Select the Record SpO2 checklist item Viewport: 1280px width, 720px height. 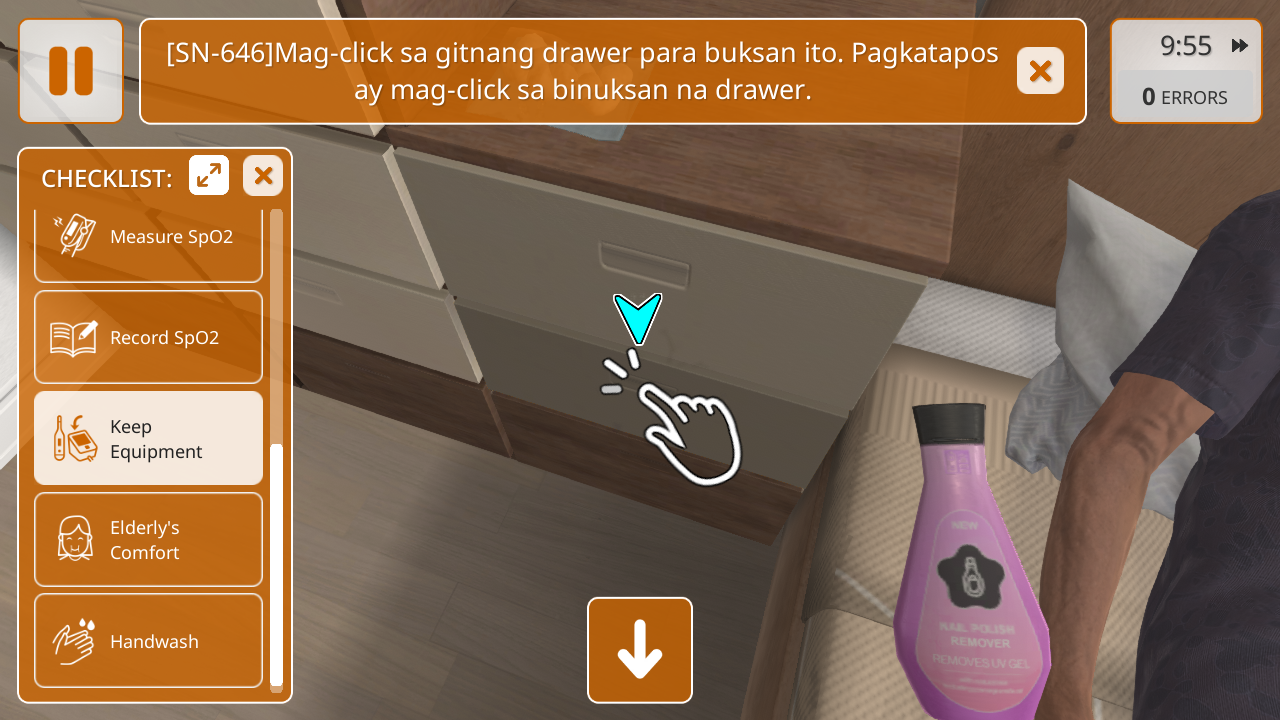coord(148,338)
